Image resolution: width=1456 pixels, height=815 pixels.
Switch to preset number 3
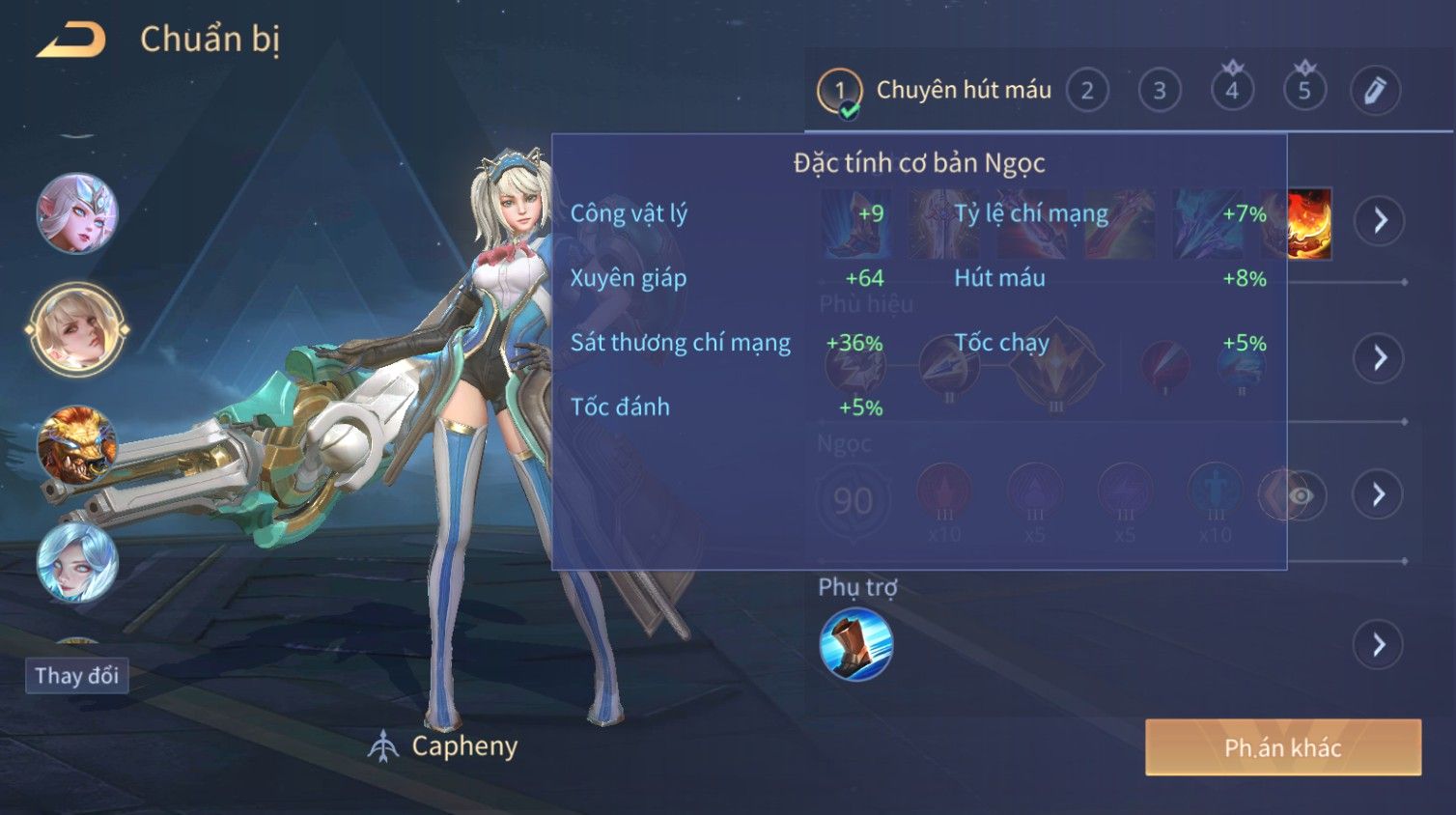(1160, 91)
